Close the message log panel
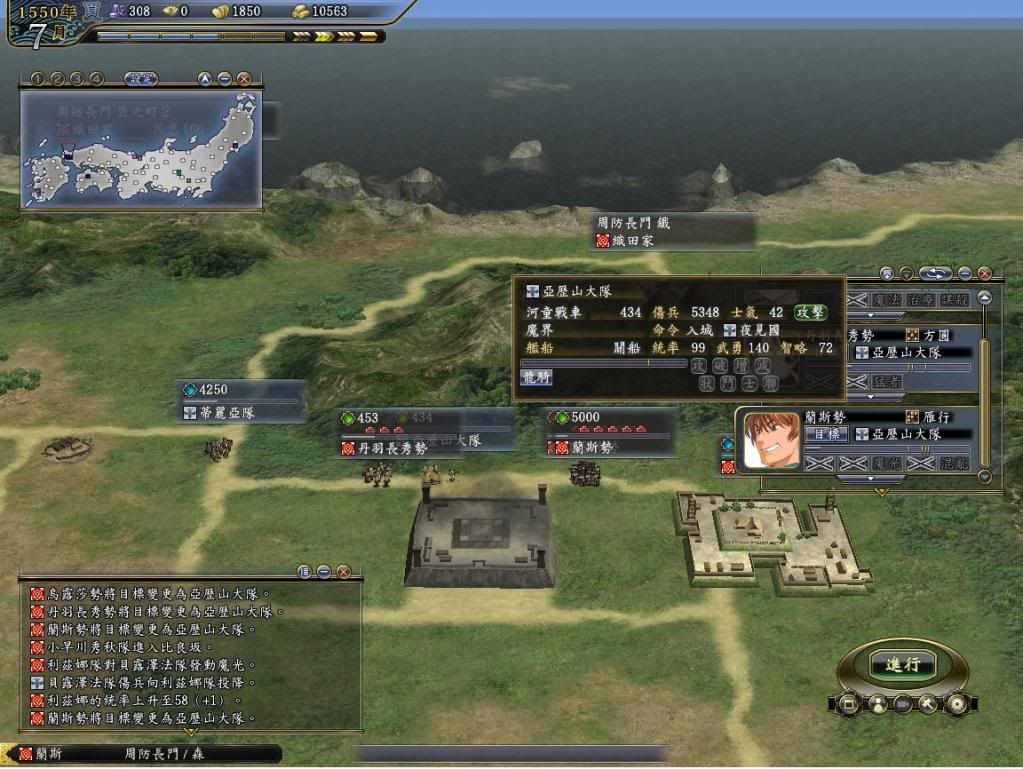Image resolution: width=1023 pixels, height=769 pixels. [x=343, y=572]
